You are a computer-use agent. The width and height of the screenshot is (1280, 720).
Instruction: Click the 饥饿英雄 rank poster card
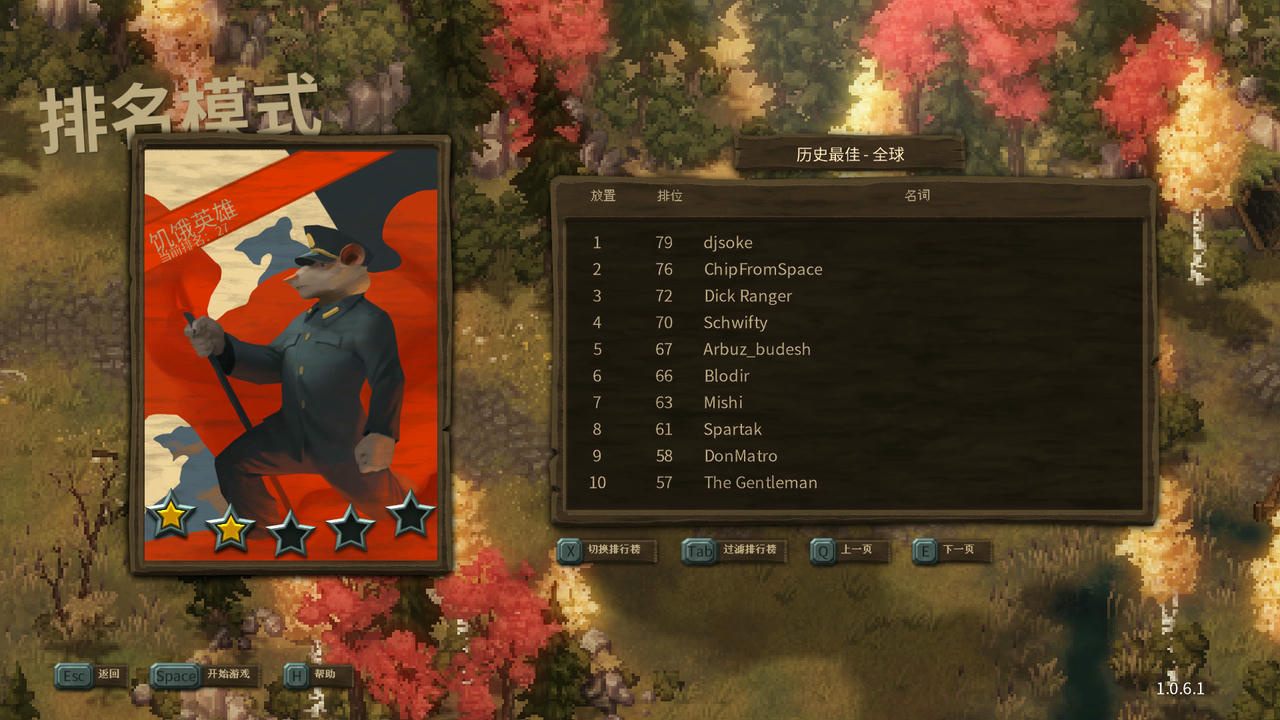point(290,355)
